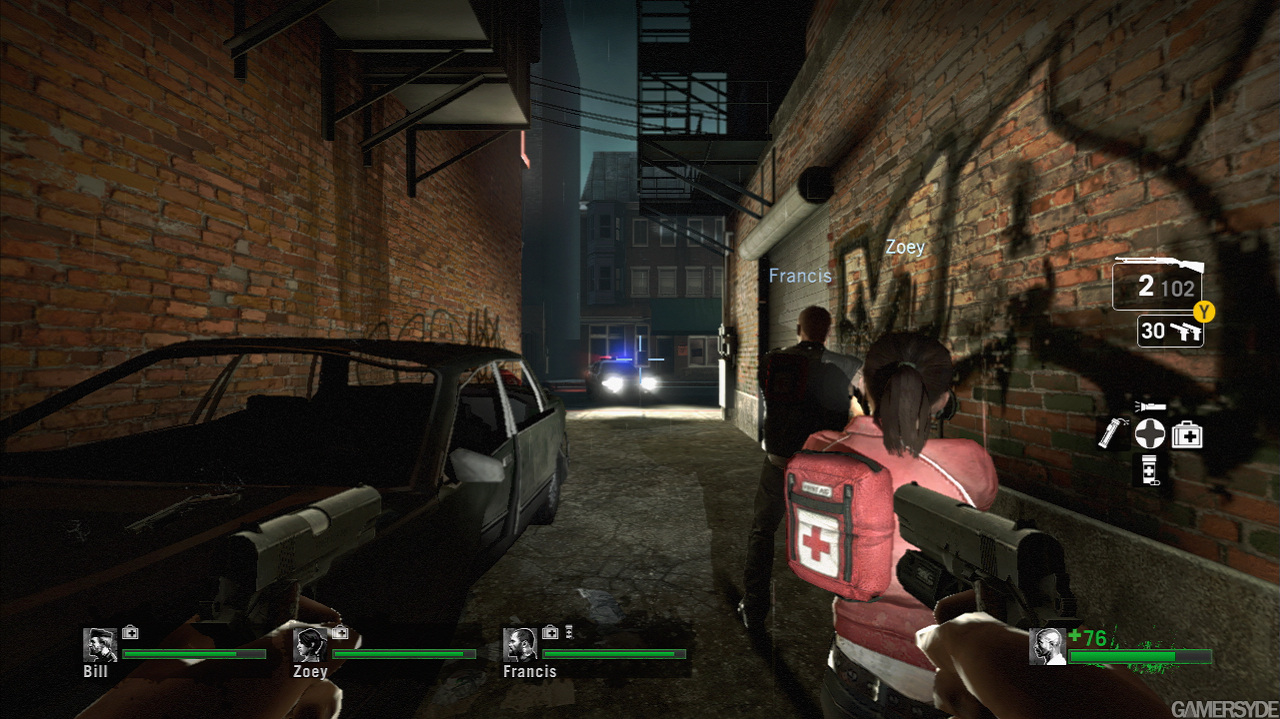Select the pain pills bottle icon

tap(1148, 468)
